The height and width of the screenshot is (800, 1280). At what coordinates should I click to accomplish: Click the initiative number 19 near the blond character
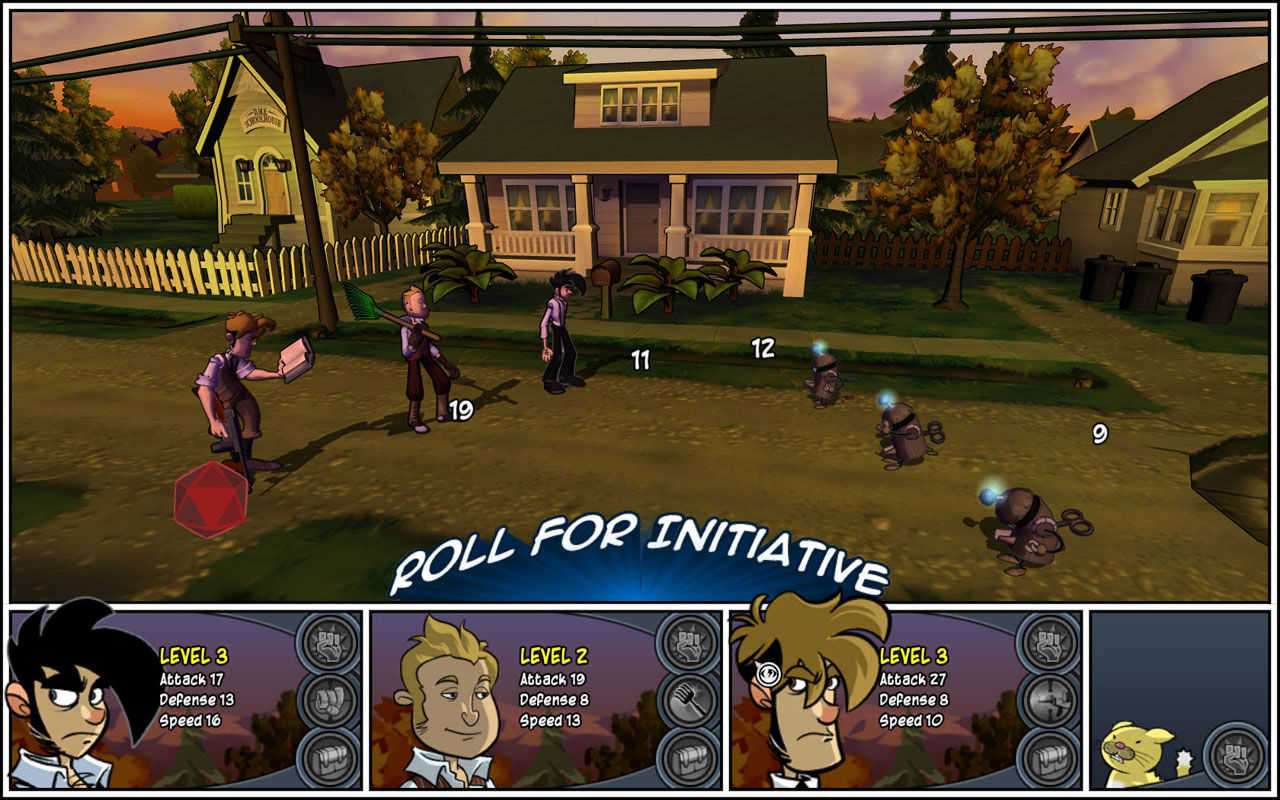click(461, 410)
